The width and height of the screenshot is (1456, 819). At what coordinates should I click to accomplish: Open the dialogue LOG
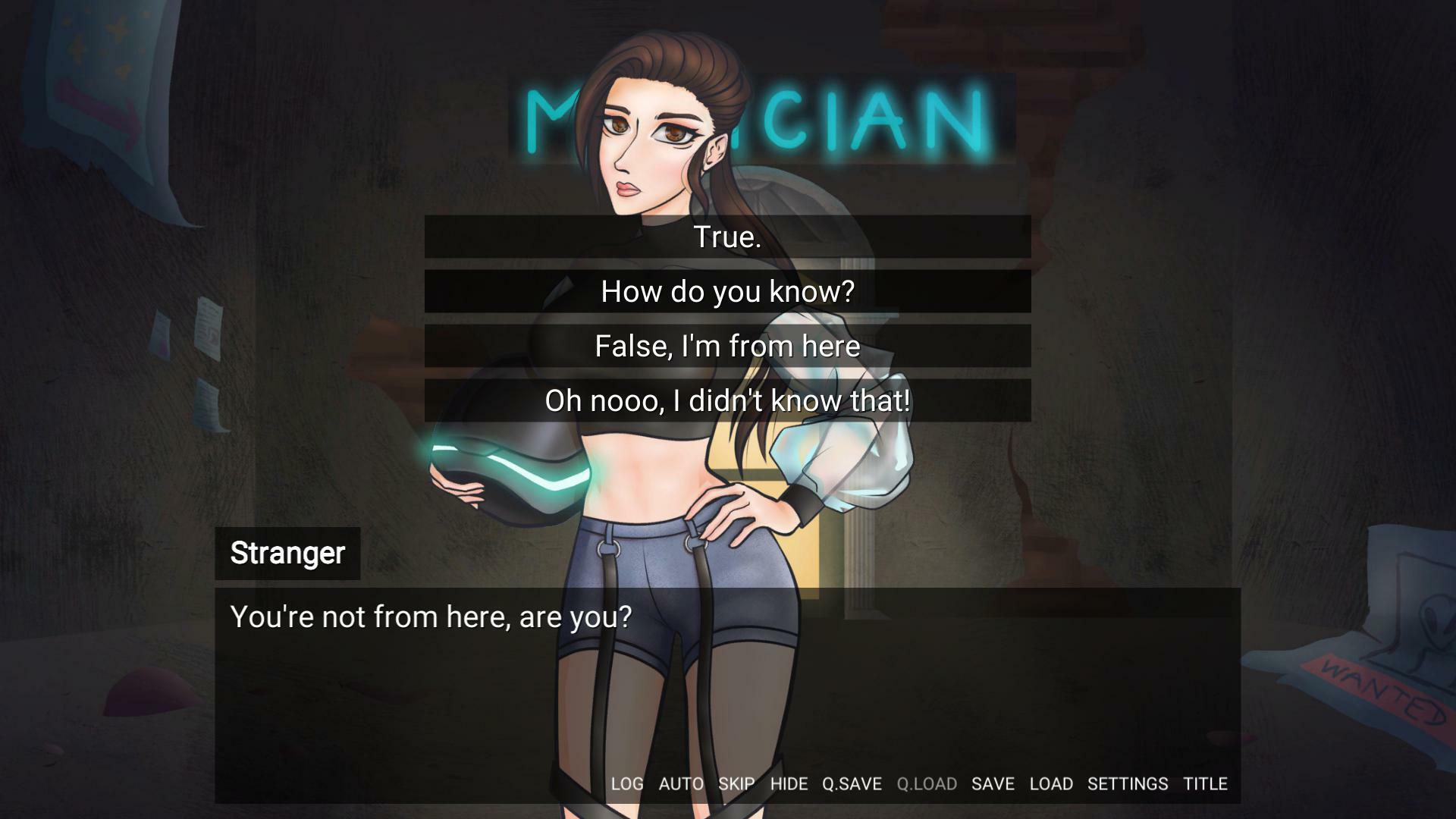pyautogui.click(x=627, y=783)
